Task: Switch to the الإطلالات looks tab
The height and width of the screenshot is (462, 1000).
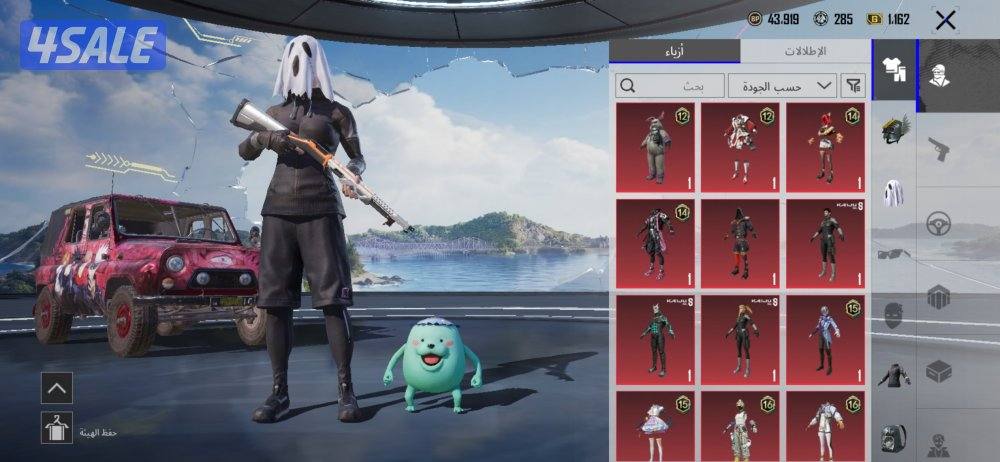Action: click(x=803, y=51)
